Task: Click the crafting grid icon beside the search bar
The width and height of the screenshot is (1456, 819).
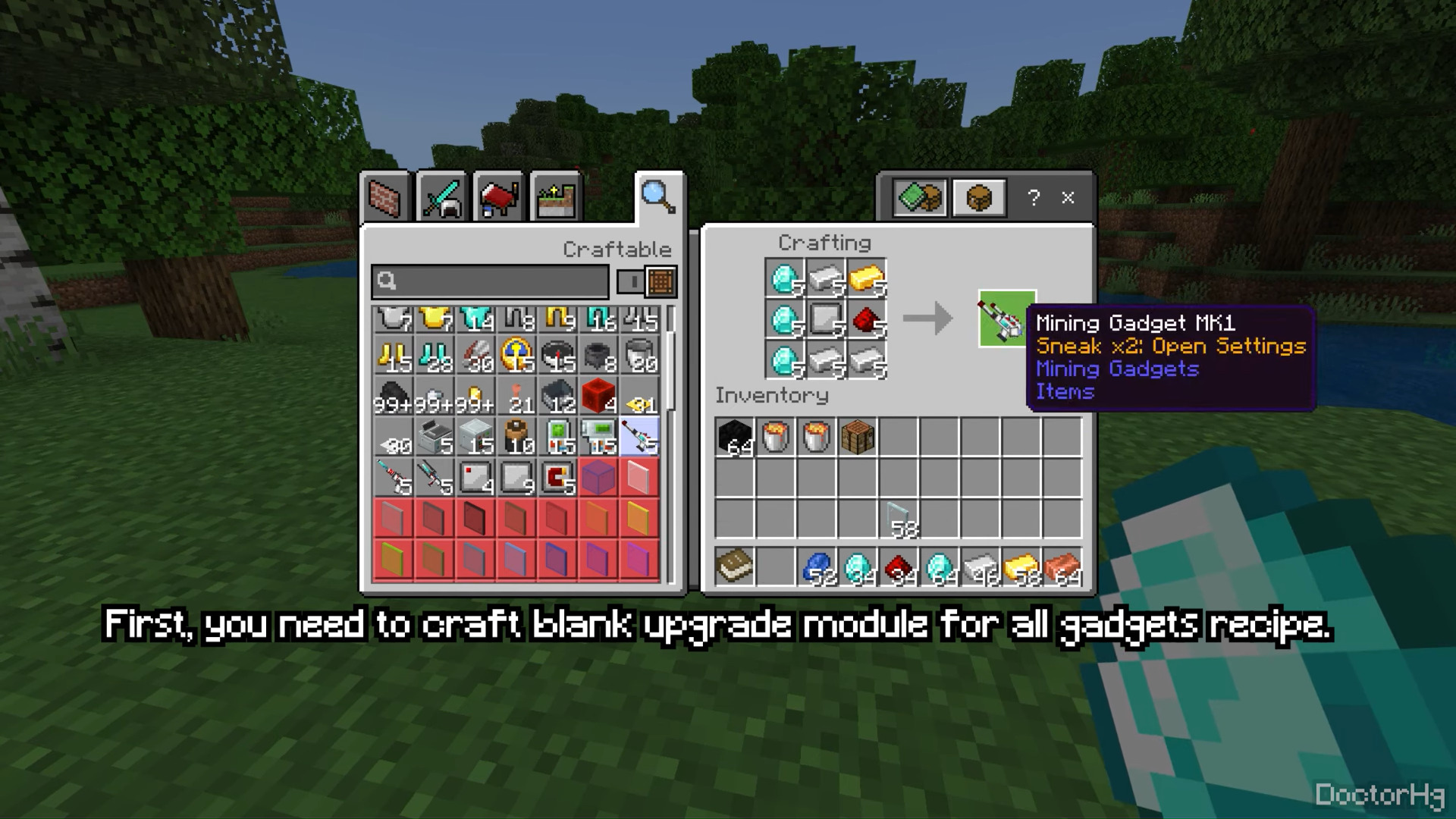Action: click(x=661, y=281)
